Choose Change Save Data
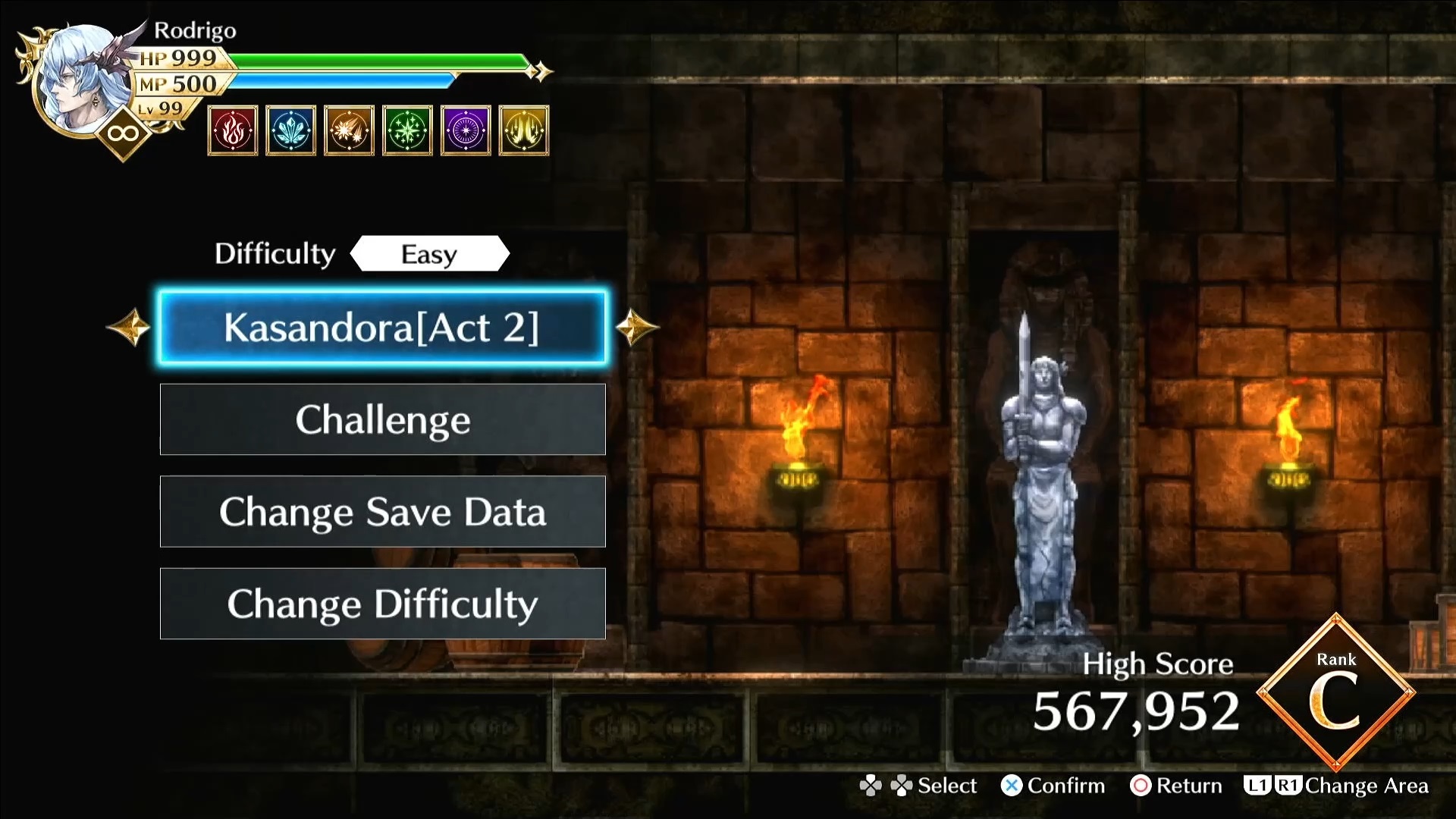 pos(382,512)
